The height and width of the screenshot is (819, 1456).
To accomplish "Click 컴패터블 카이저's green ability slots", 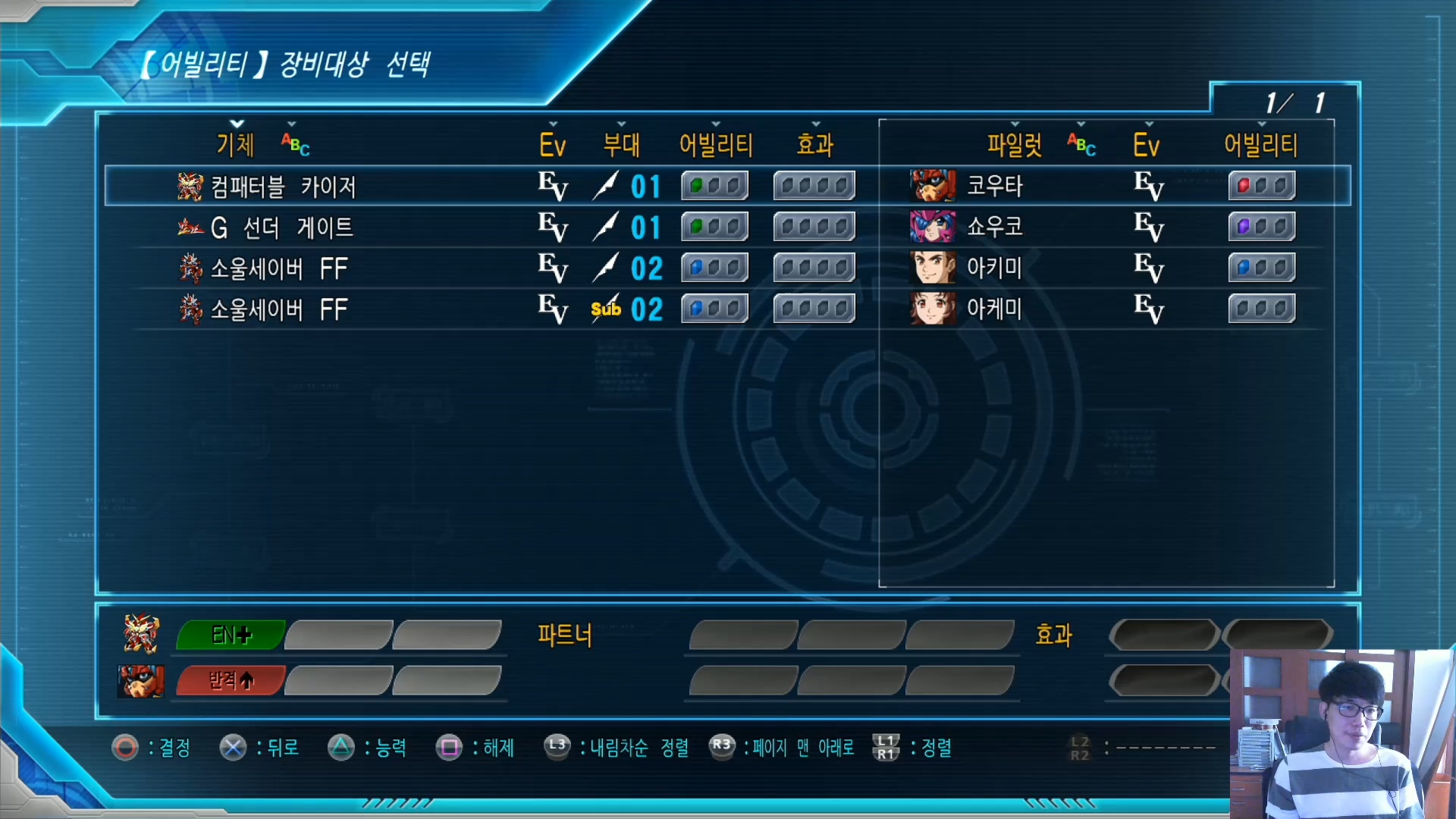I will [714, 186].
